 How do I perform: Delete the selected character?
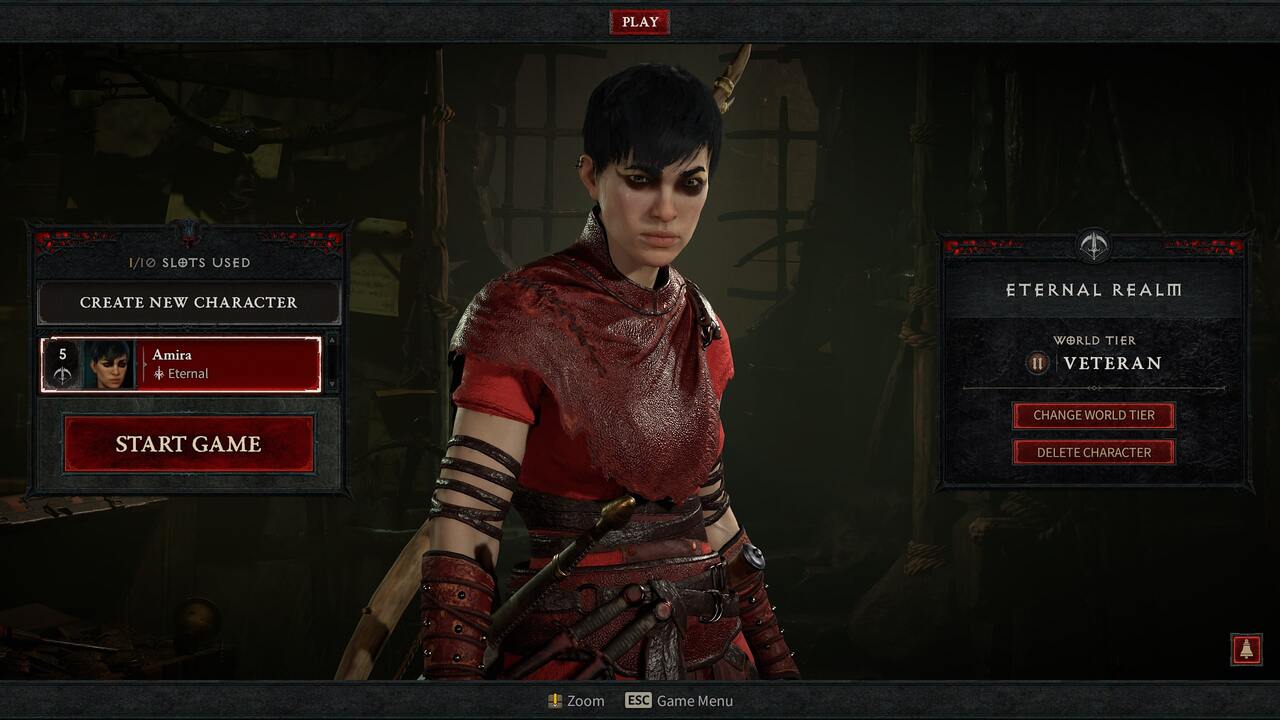[1093, 452]
